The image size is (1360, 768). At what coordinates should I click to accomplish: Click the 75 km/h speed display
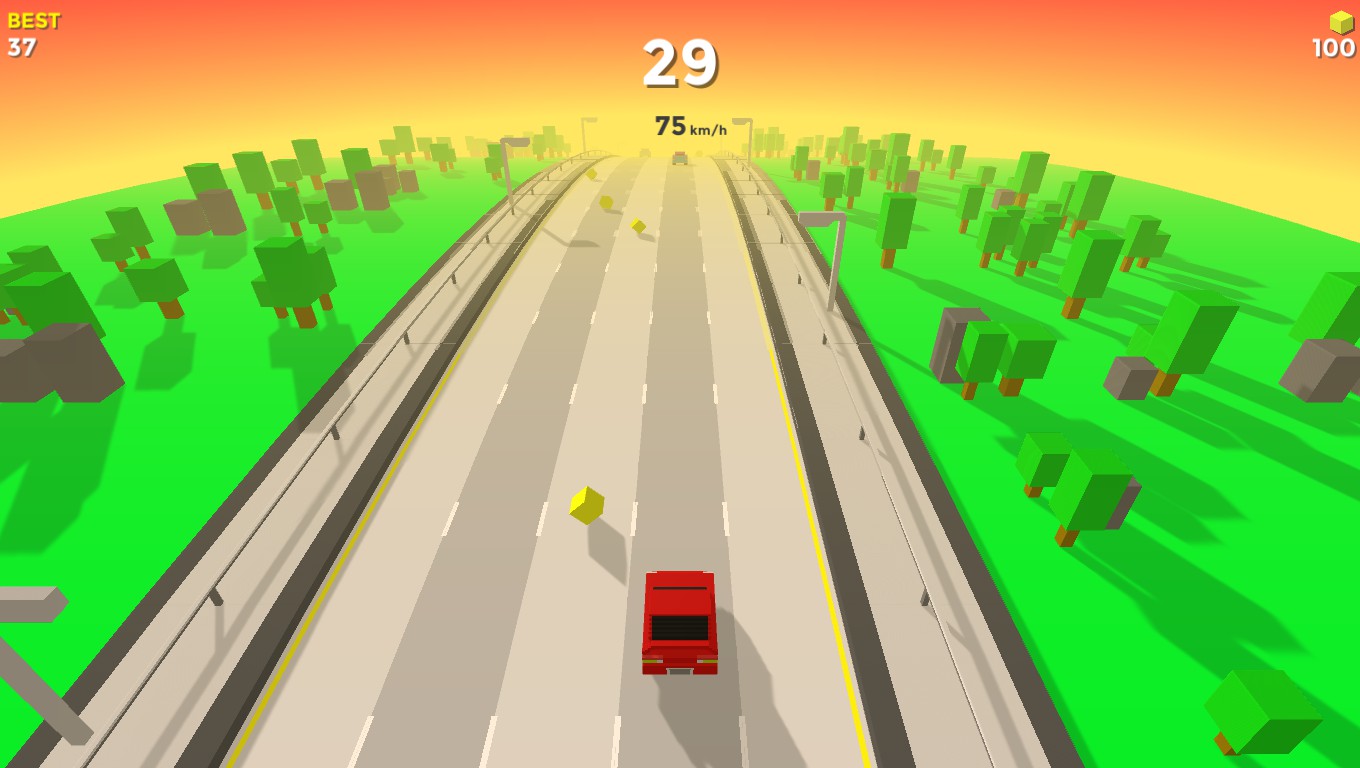click(692, 127)
